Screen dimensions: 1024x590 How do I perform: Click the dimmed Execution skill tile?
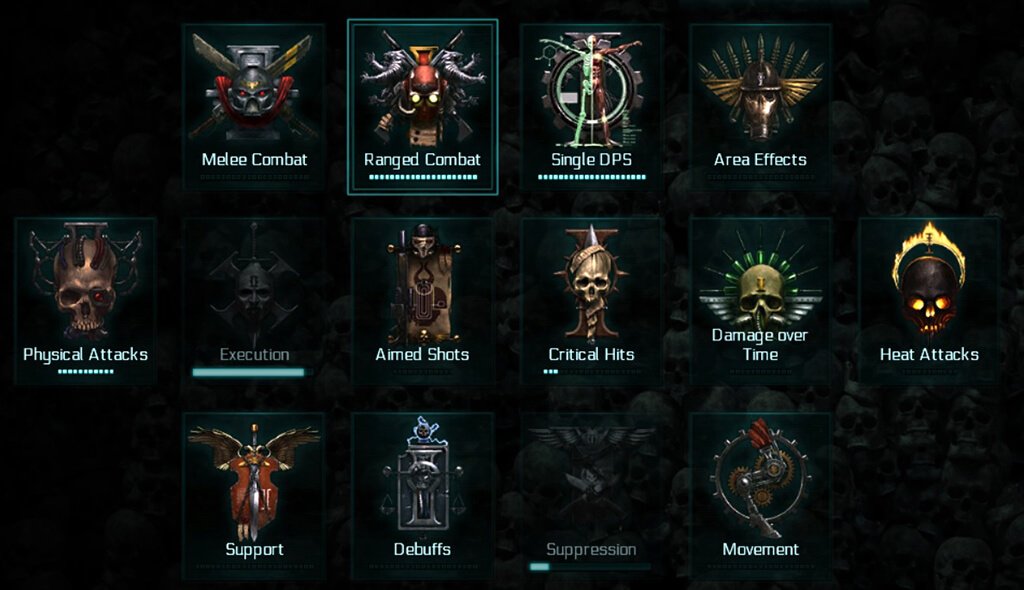[x=254, y=300]
